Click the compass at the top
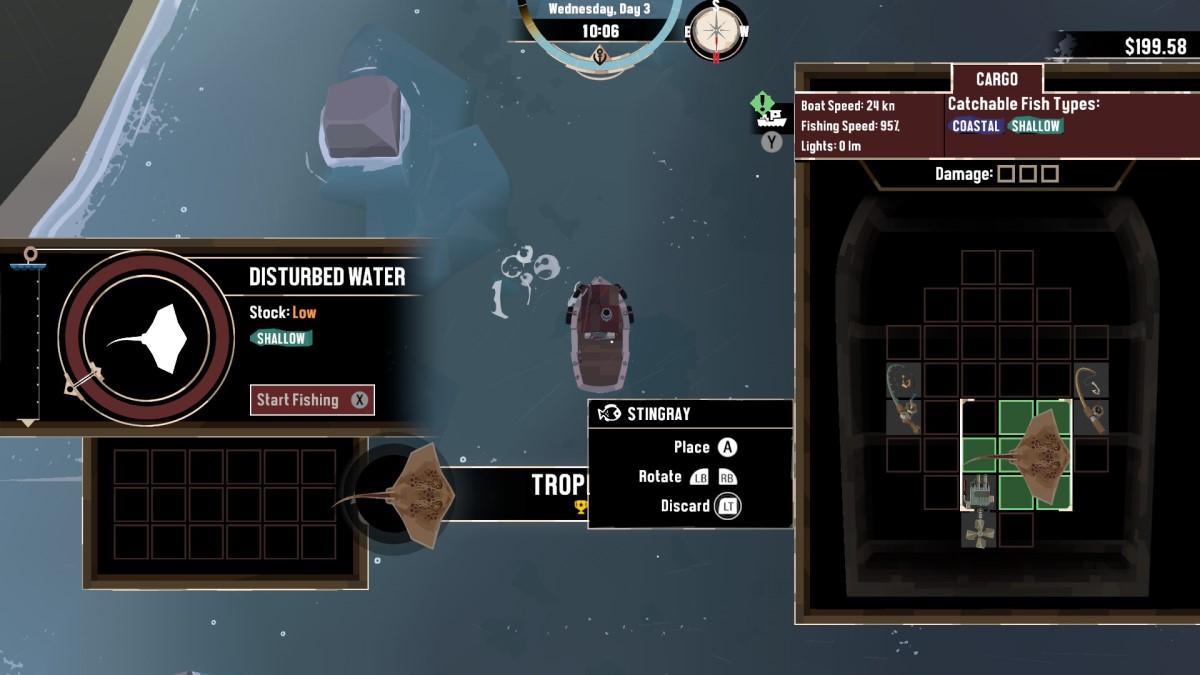 pos(715,30)
